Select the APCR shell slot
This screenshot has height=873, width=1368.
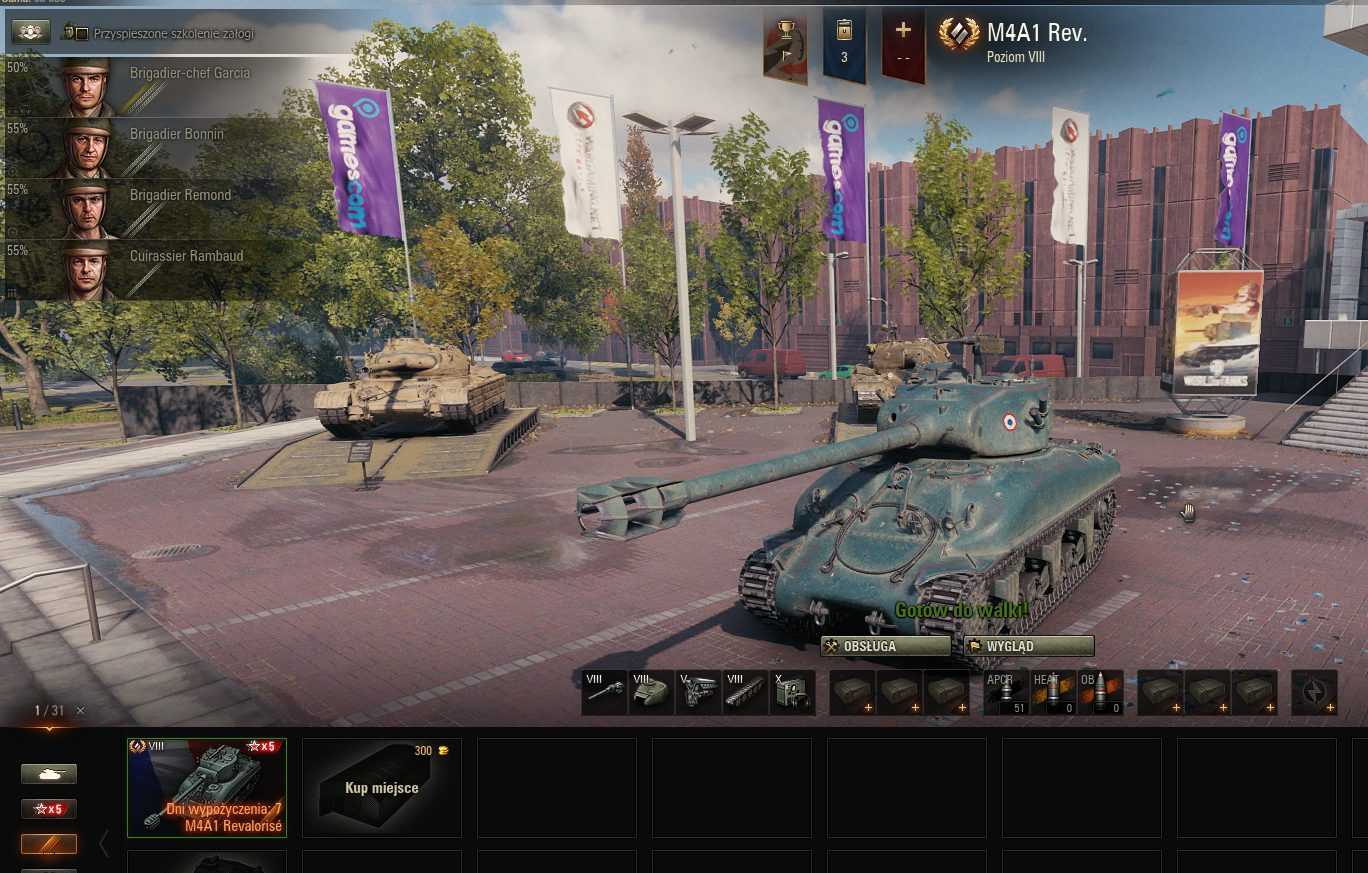1005,692
